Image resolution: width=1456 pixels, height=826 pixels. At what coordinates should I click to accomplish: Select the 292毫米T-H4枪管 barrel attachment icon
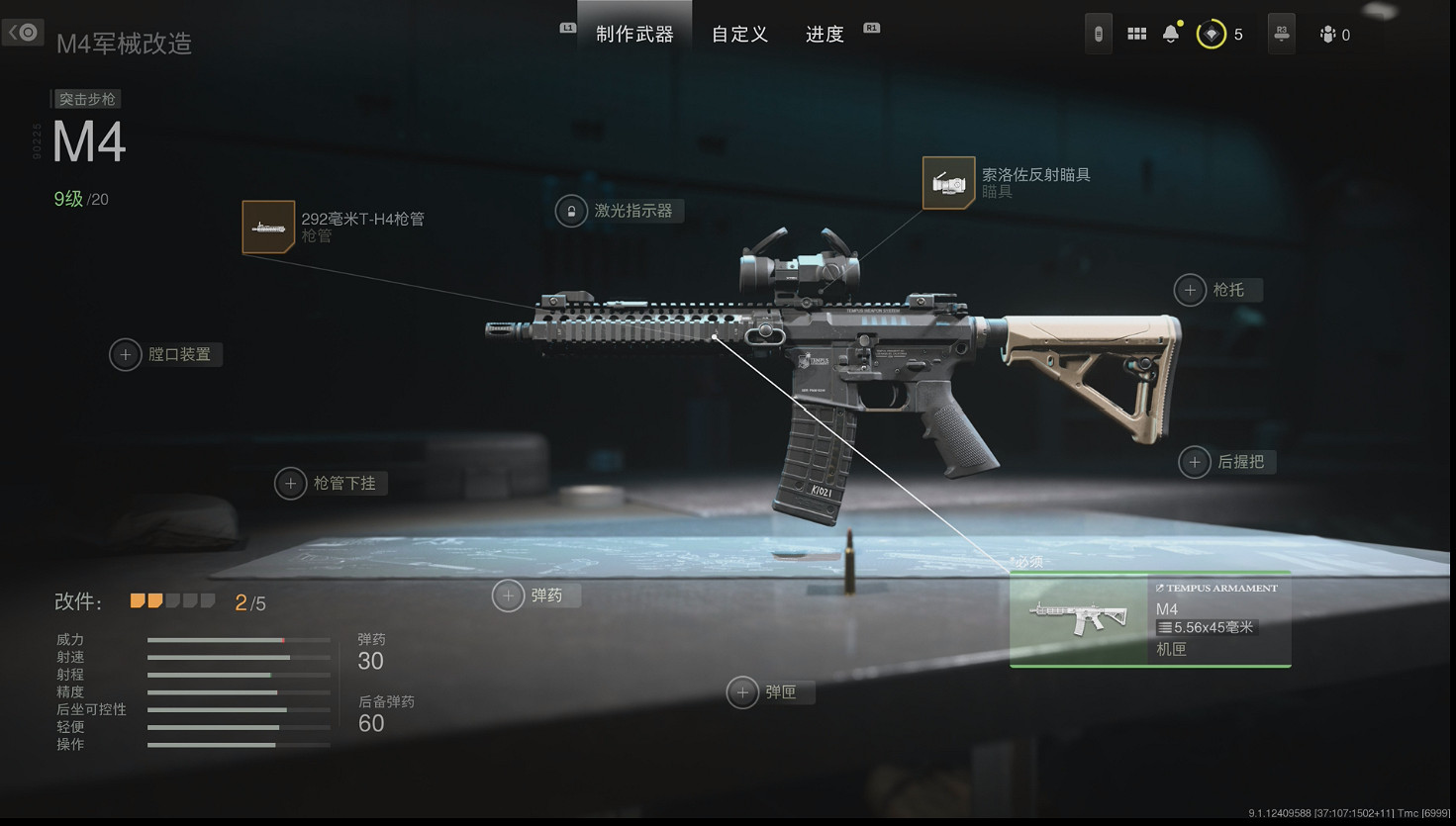pos(267,227)
